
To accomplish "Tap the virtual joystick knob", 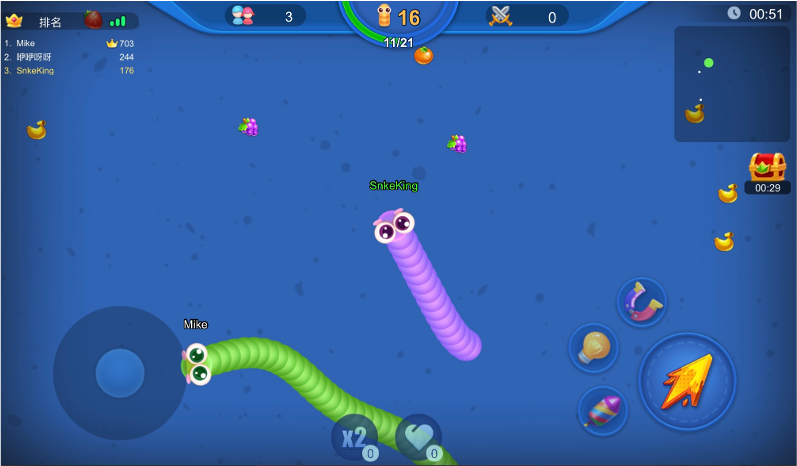I will tap(120, 373).
